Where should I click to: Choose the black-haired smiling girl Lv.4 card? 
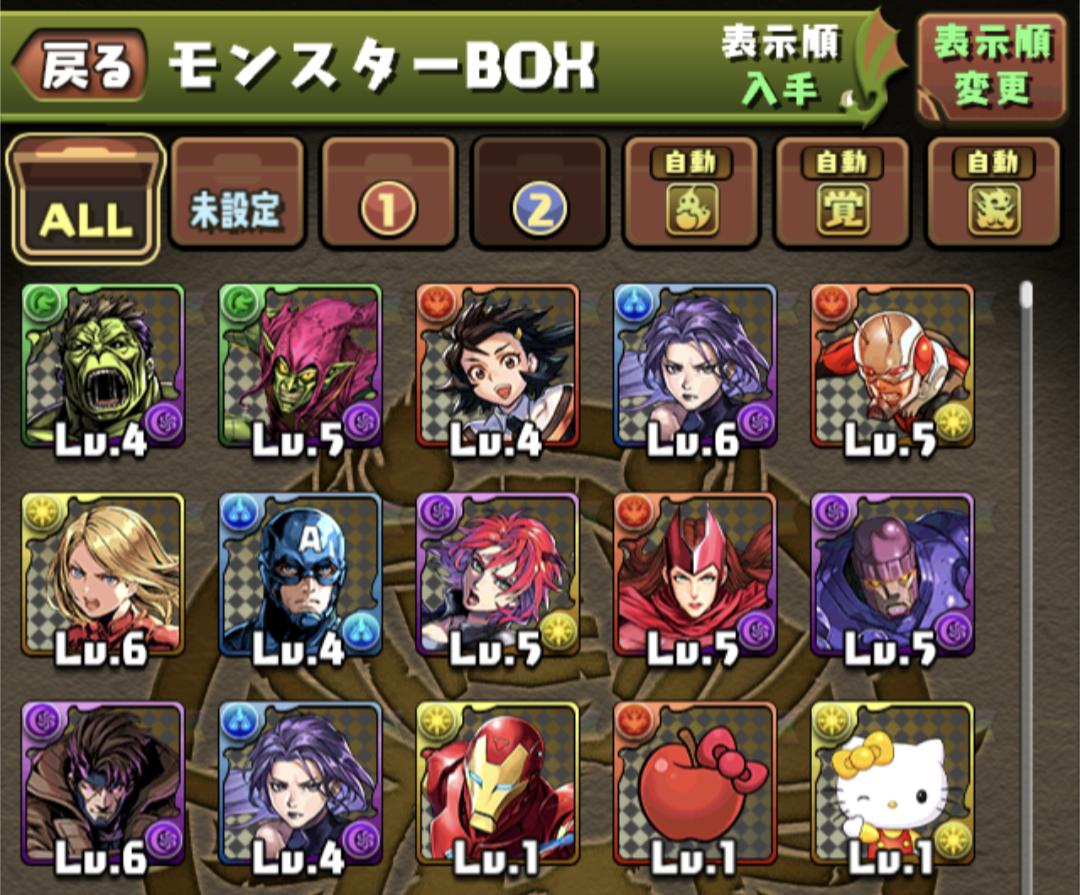tap(497, 366)
